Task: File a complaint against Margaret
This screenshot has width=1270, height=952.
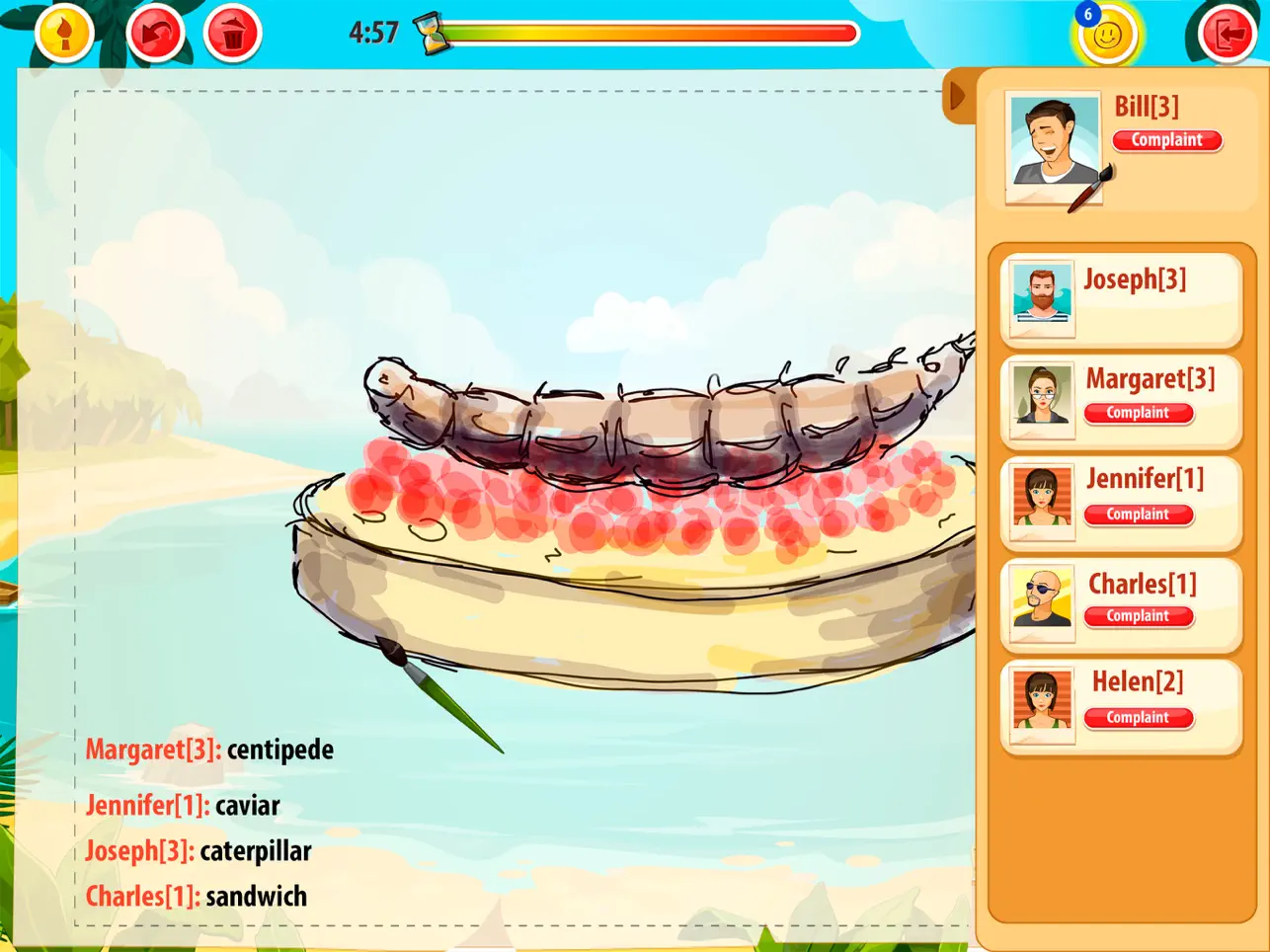Action: click(x=1139, y=413)
